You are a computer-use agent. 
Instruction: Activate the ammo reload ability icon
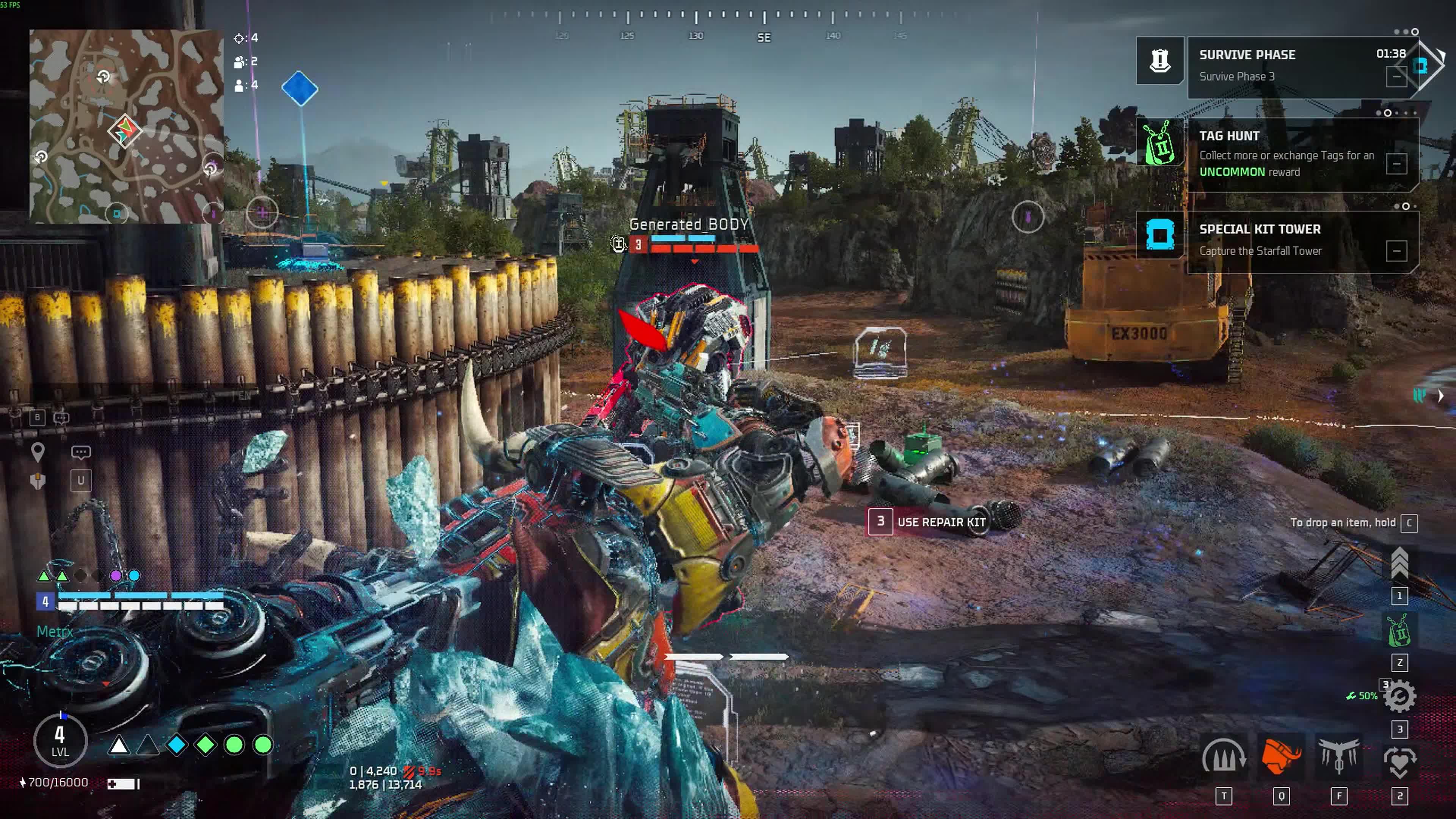pos(1223,756)
